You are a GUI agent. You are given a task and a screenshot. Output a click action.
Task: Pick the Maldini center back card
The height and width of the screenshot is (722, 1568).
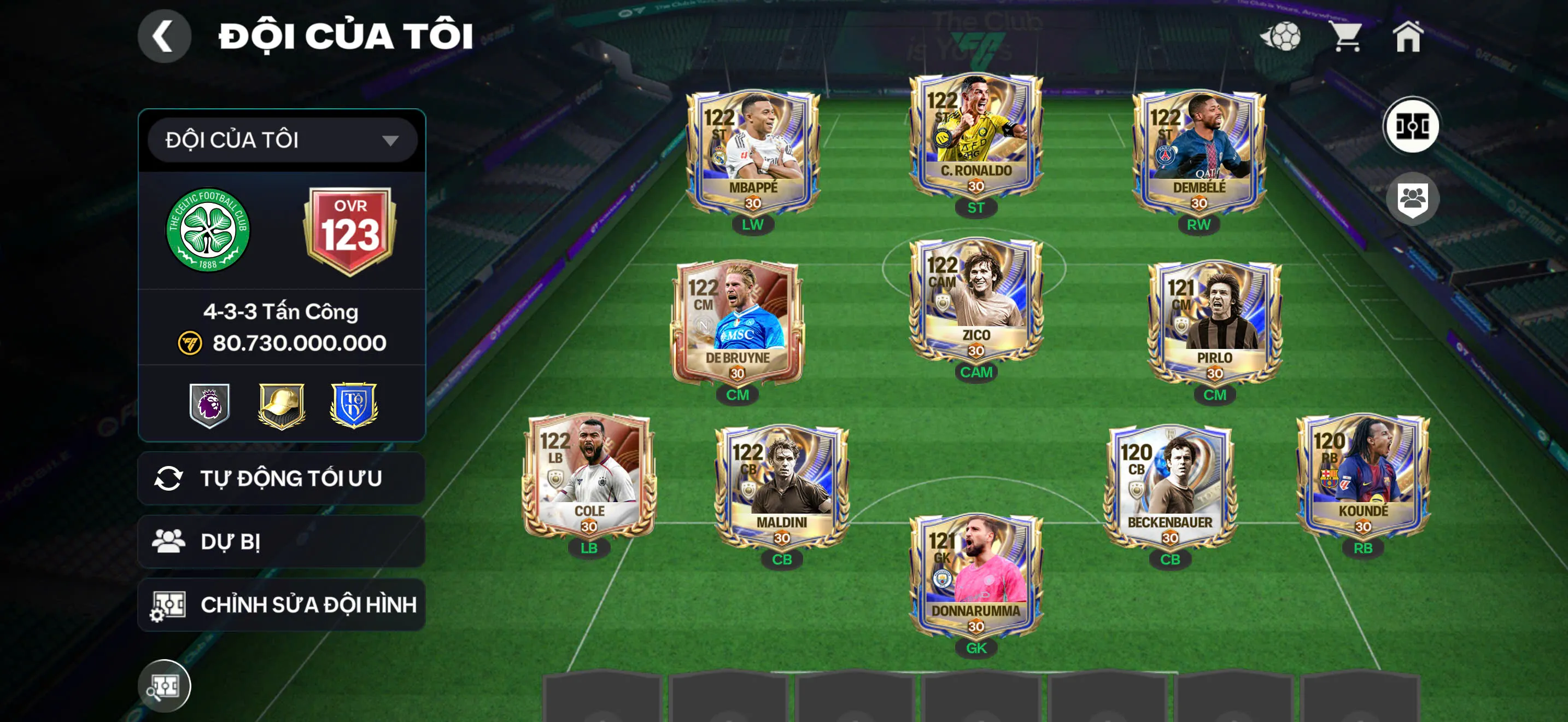pos(782,487)
